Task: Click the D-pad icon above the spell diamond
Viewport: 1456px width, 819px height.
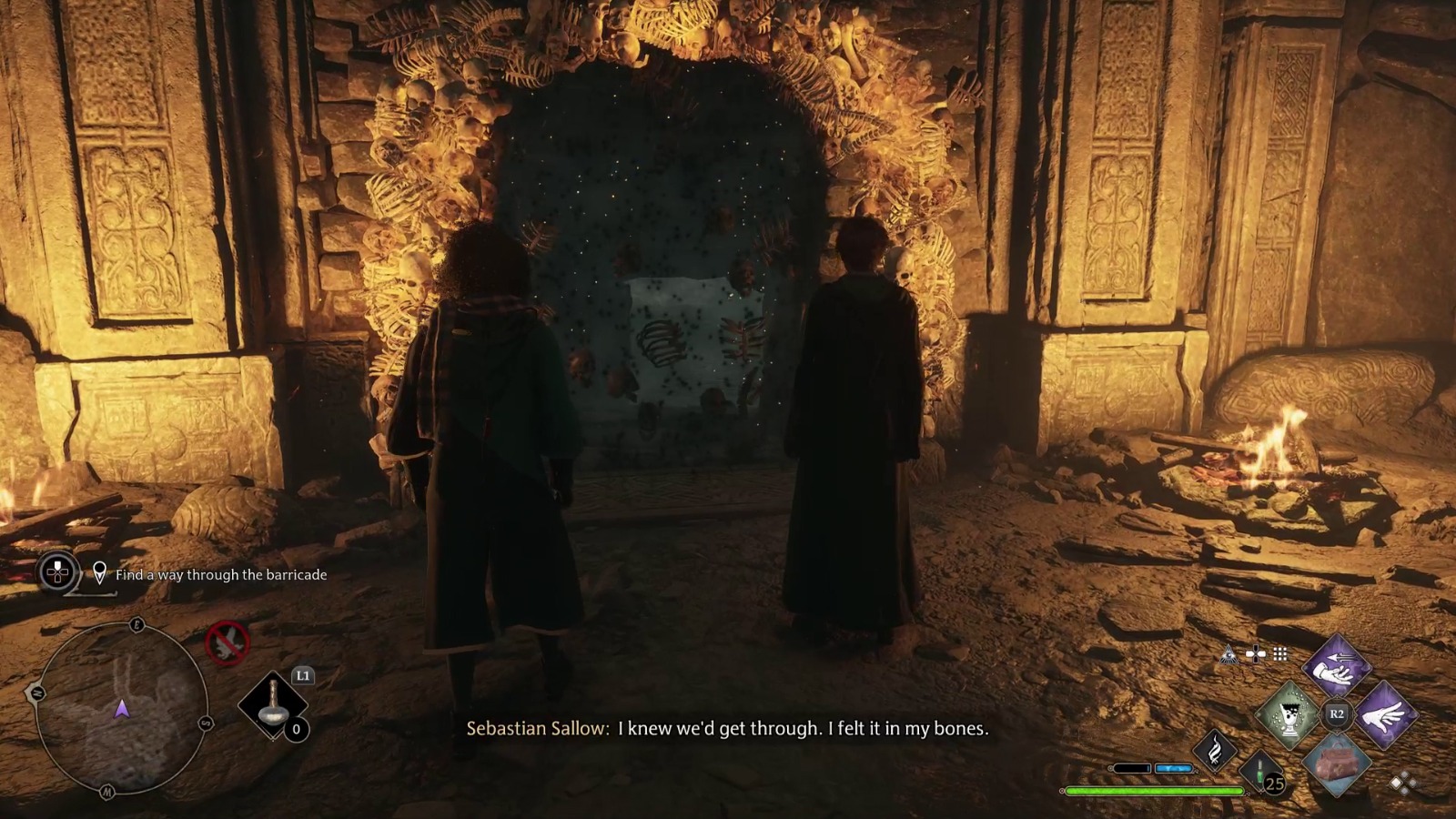Action: click(1256, 655)
